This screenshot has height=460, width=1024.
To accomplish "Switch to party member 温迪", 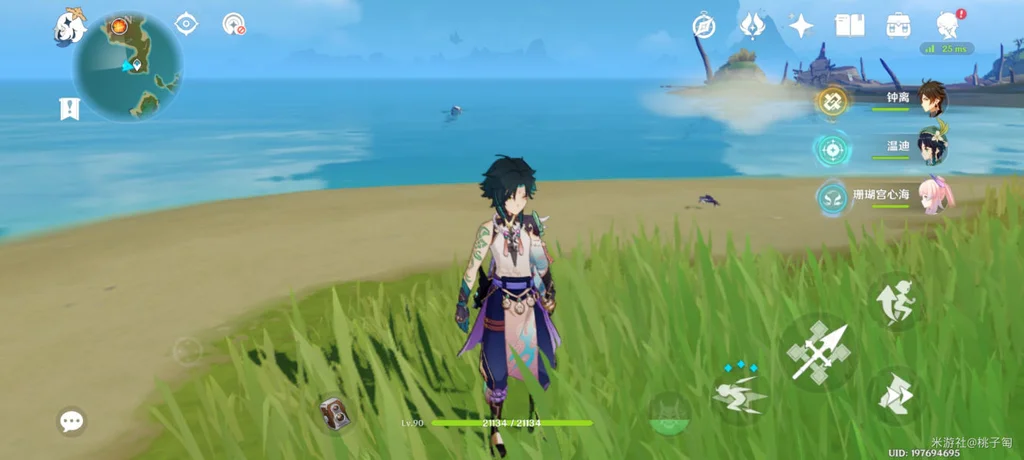I will tap(931, 148).
